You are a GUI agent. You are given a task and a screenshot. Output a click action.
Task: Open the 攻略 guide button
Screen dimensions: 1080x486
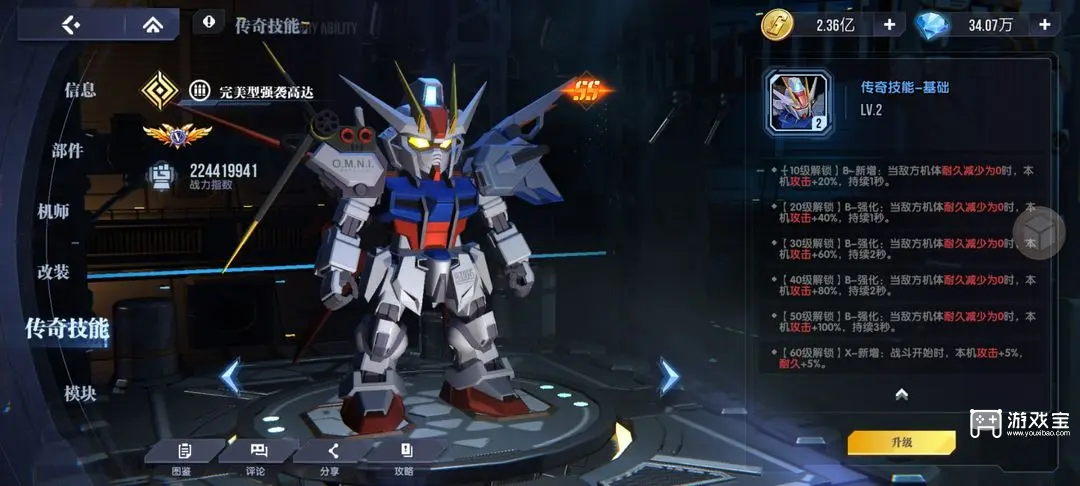[405, 456]
